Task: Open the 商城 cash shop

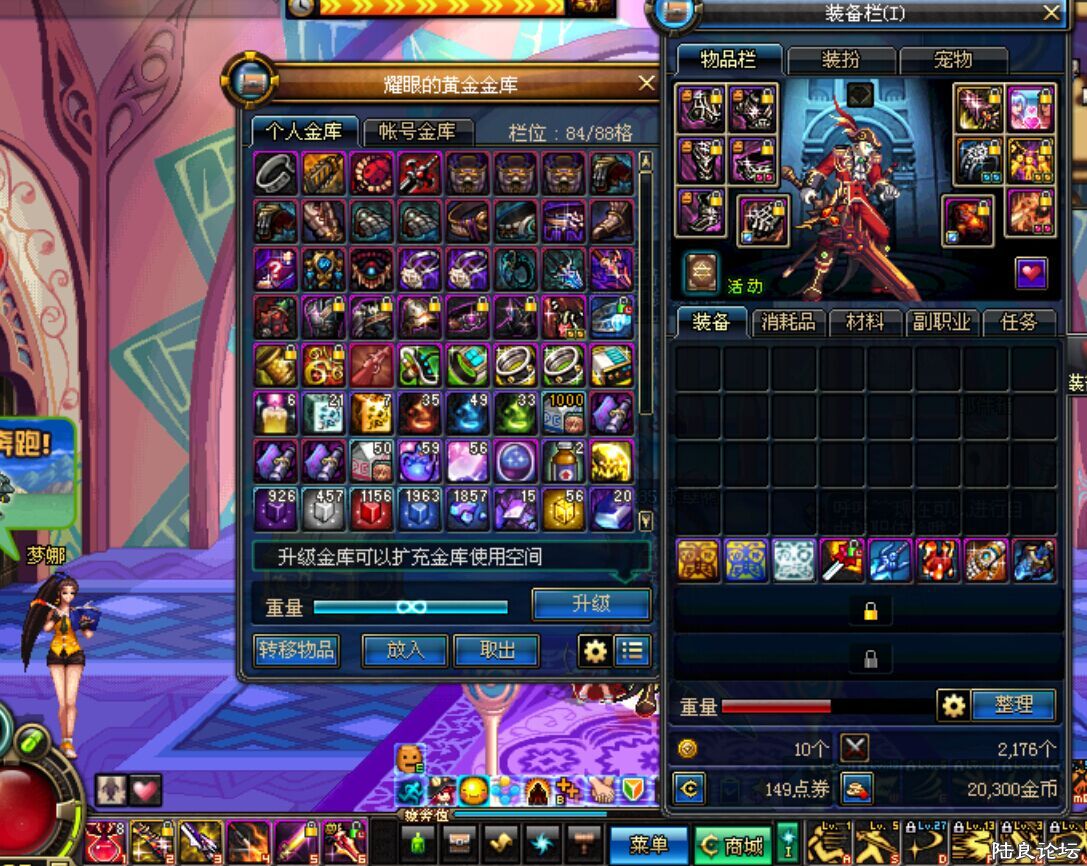Action: [733, 845]
